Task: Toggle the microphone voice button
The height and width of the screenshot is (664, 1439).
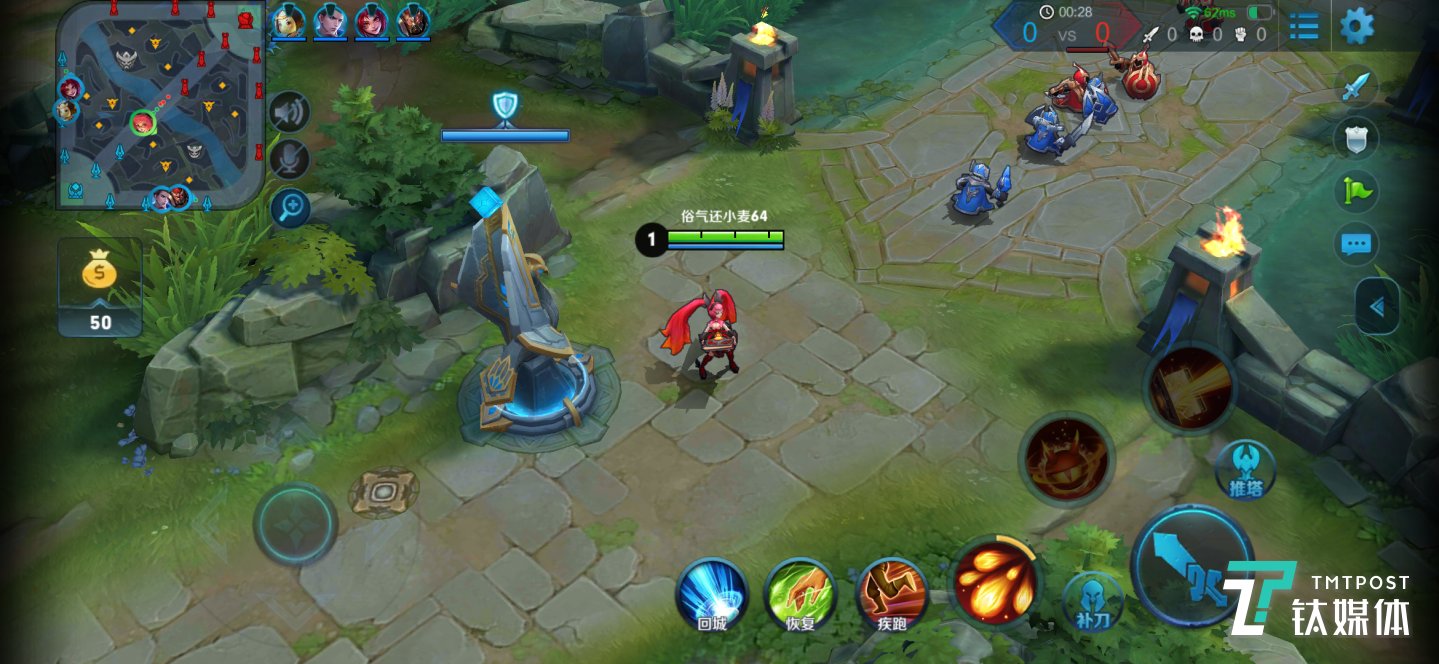Action: (x=290, y=159)
